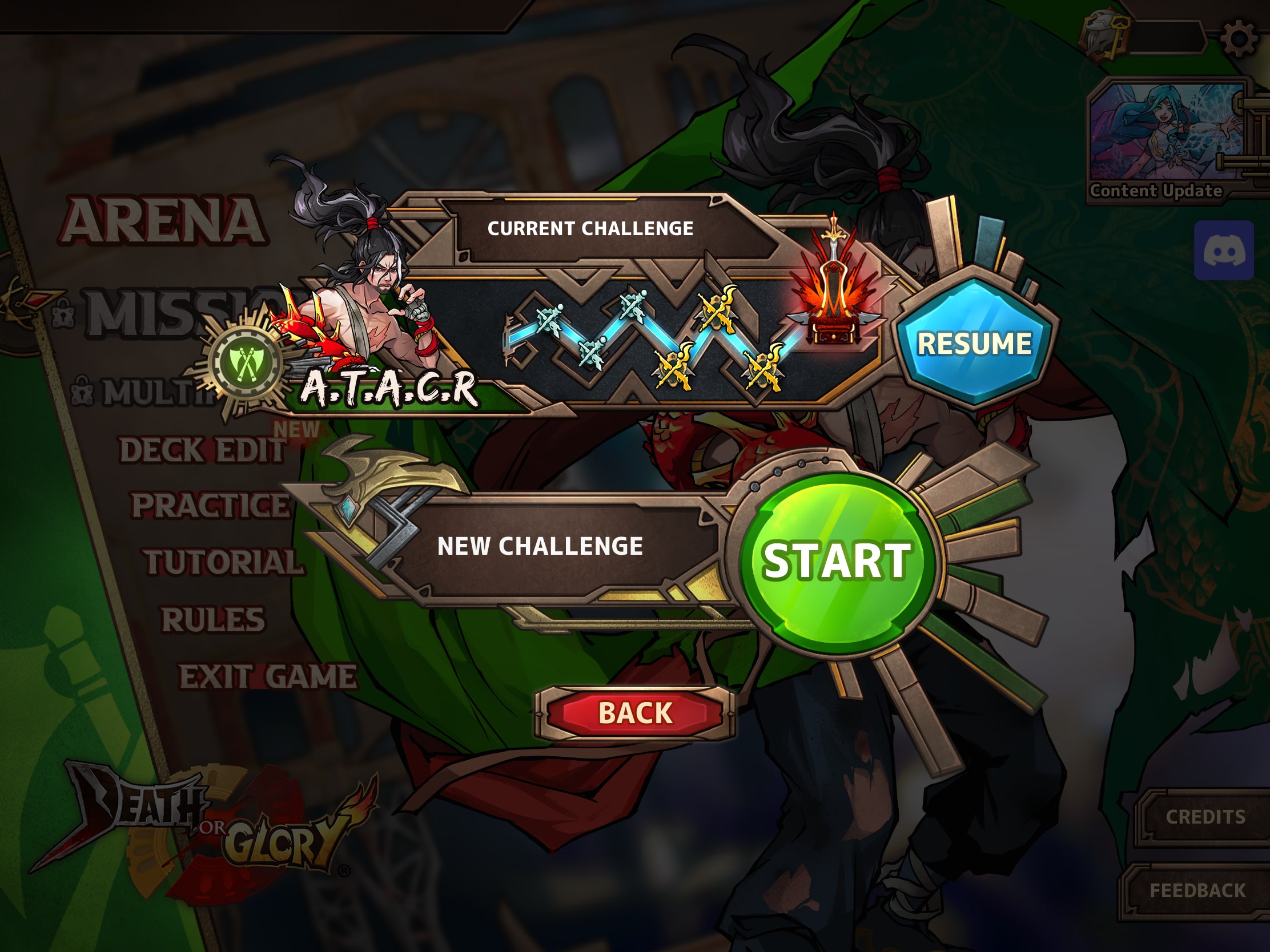This screenshot has height=952, width=1270.
Task: Open the Tutorial entry
Action: tap(223, 562)
